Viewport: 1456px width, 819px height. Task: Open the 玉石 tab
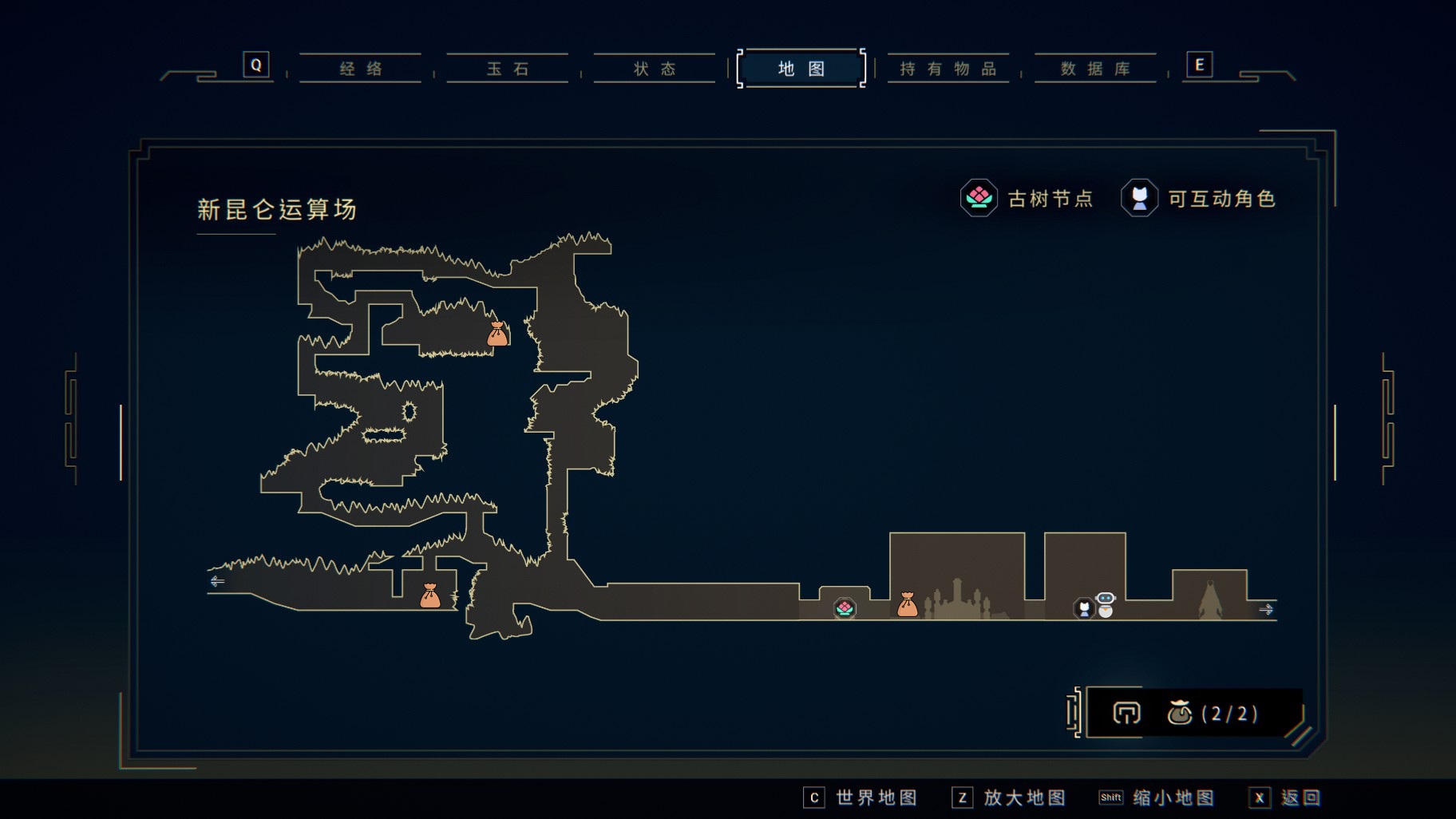click(x=508, y=69)
